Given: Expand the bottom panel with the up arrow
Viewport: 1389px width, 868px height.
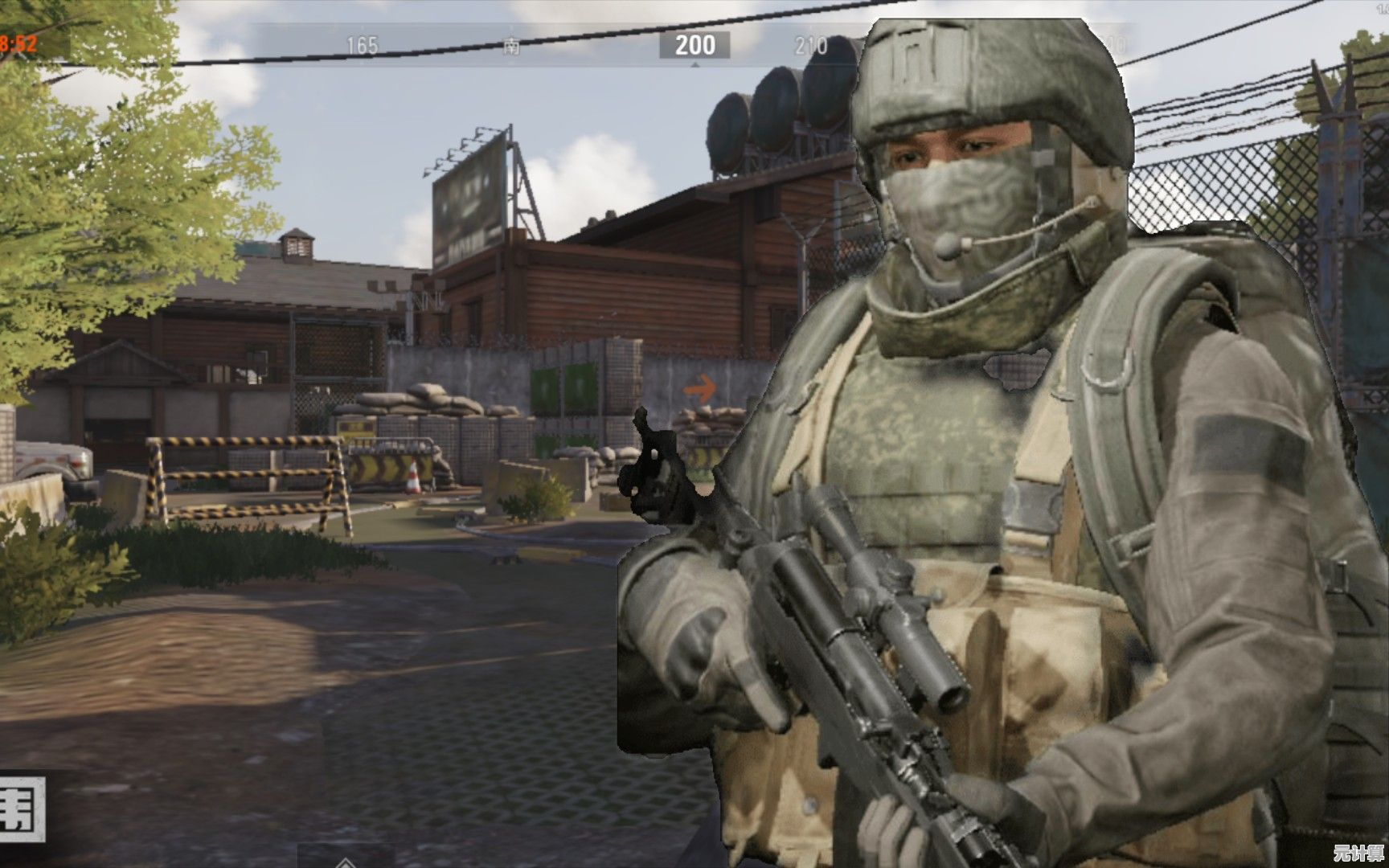Looking at the screenshot, I should 346,861.
